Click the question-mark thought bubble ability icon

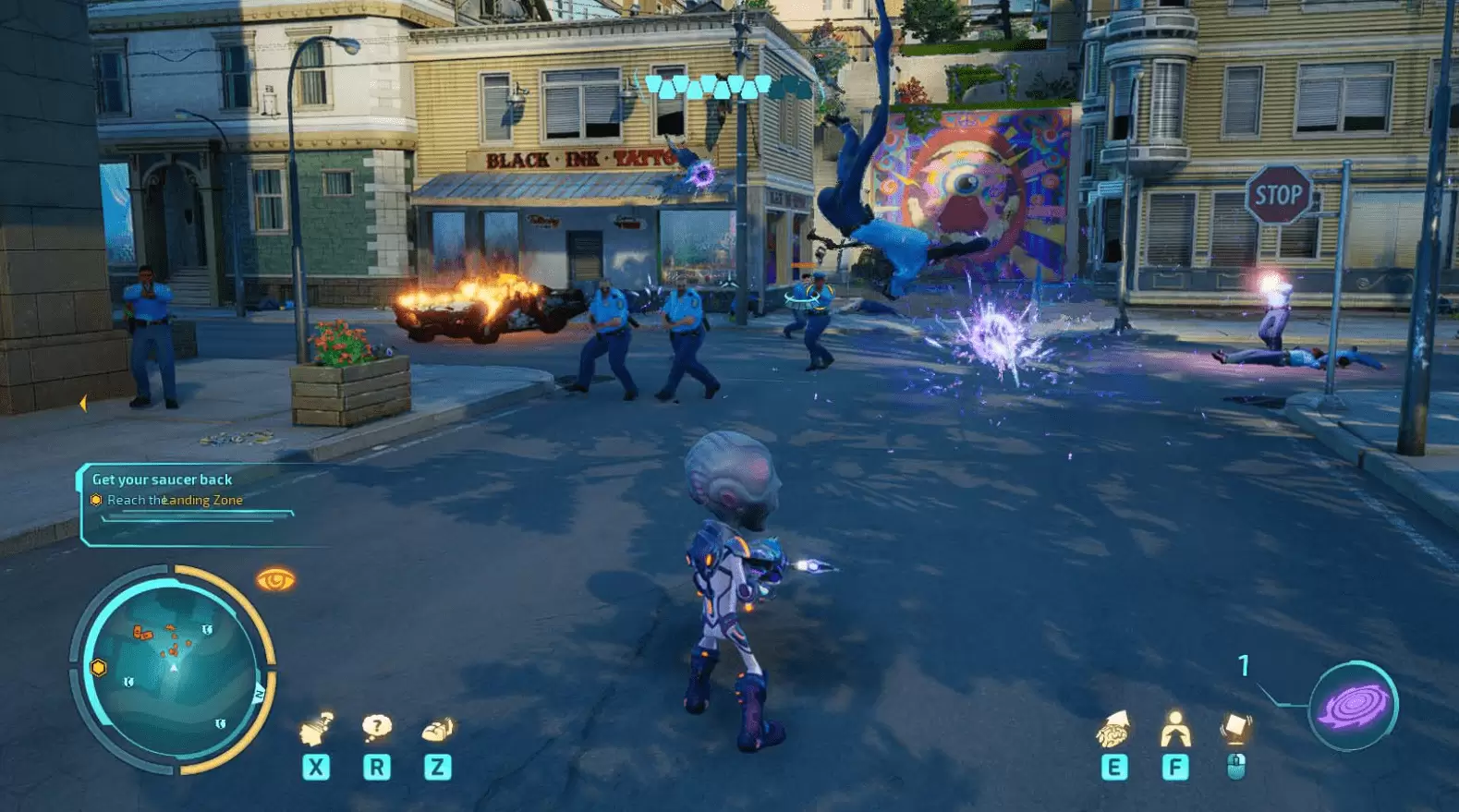tap(376, 729)
